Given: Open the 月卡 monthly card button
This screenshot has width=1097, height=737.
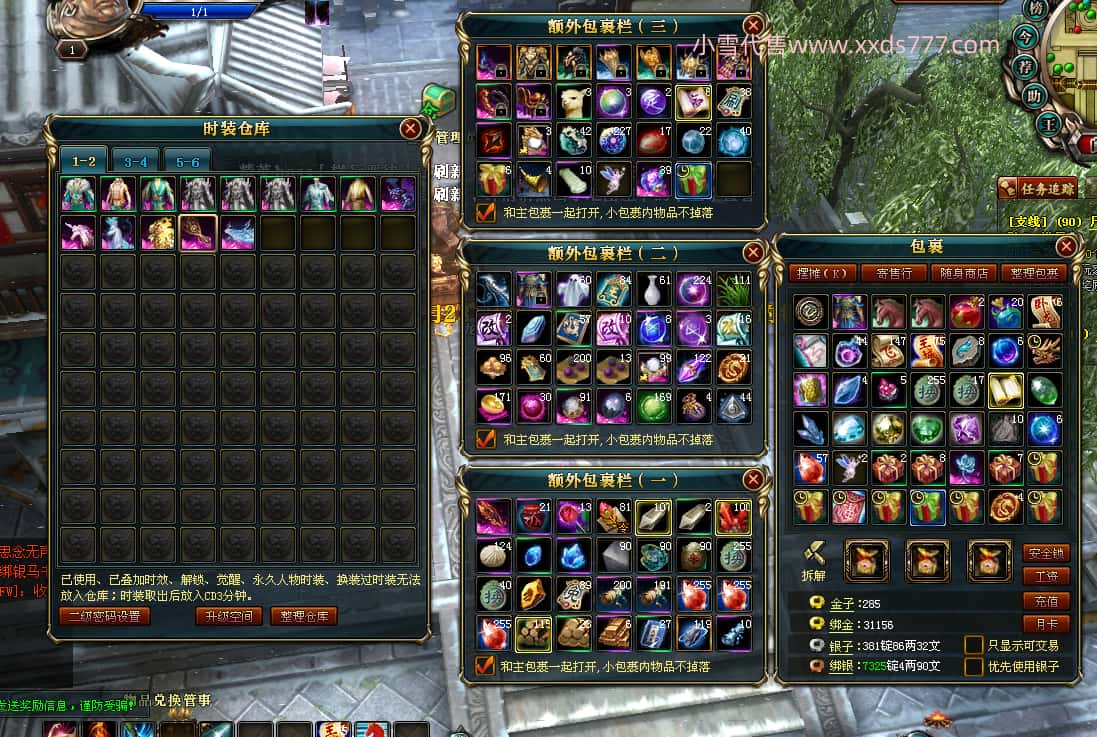Looking at the screenshot, I should tap(1046, 624).
